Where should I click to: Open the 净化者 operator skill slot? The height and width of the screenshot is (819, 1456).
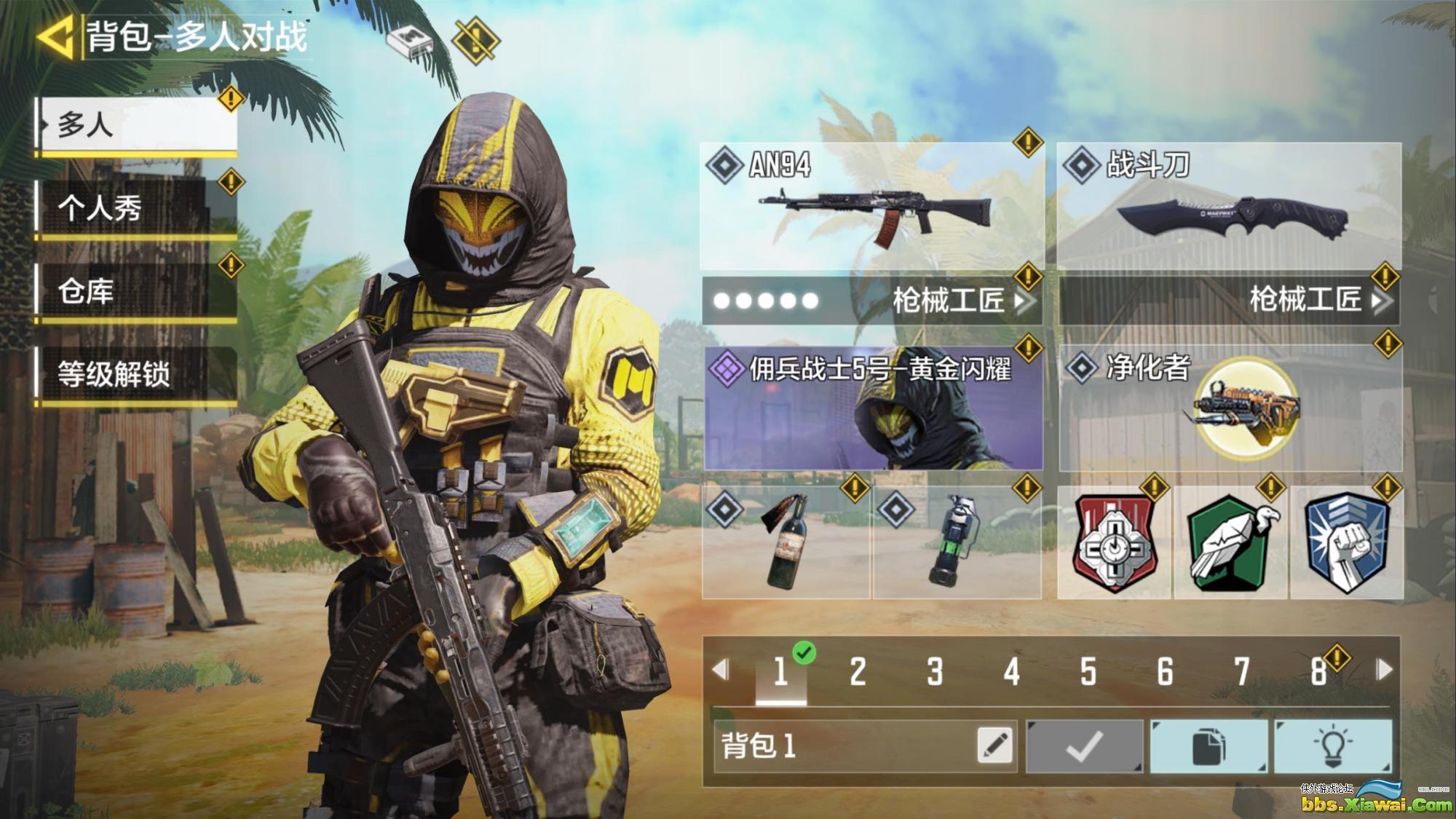pyautogui.click(x=1230, y=408)
